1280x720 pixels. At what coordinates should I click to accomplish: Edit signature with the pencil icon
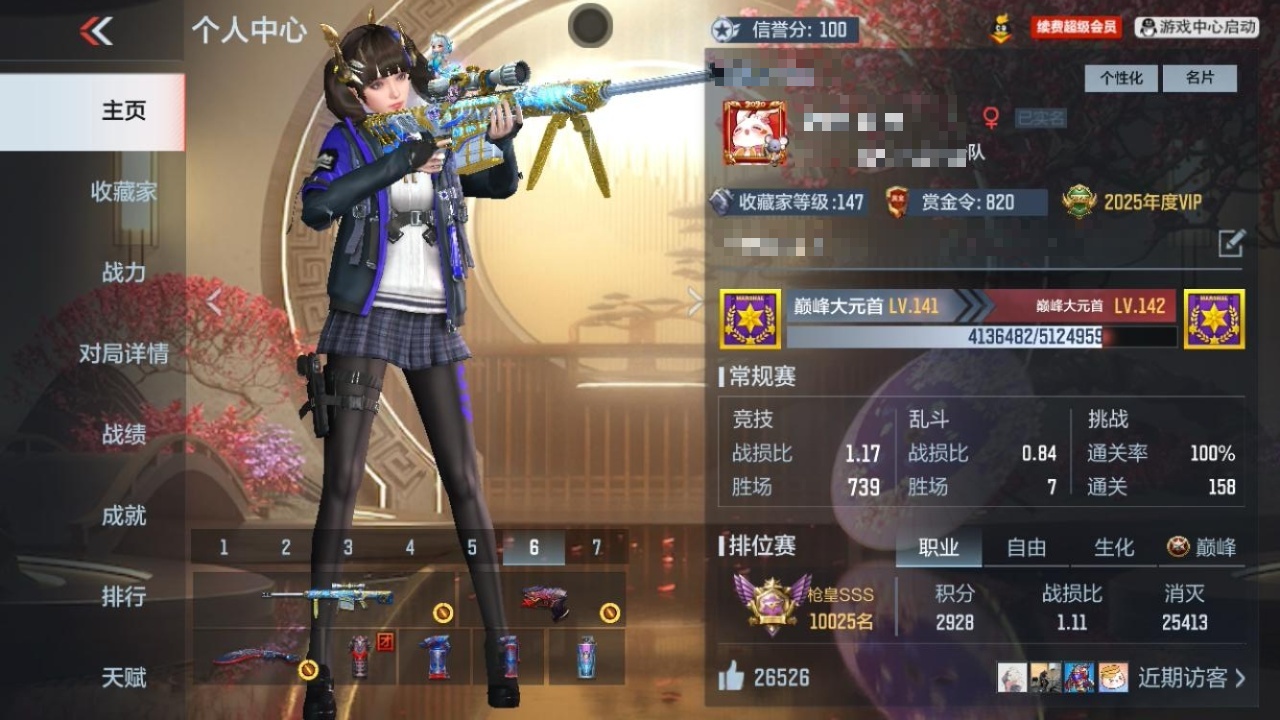click(x=1231, y=242)
